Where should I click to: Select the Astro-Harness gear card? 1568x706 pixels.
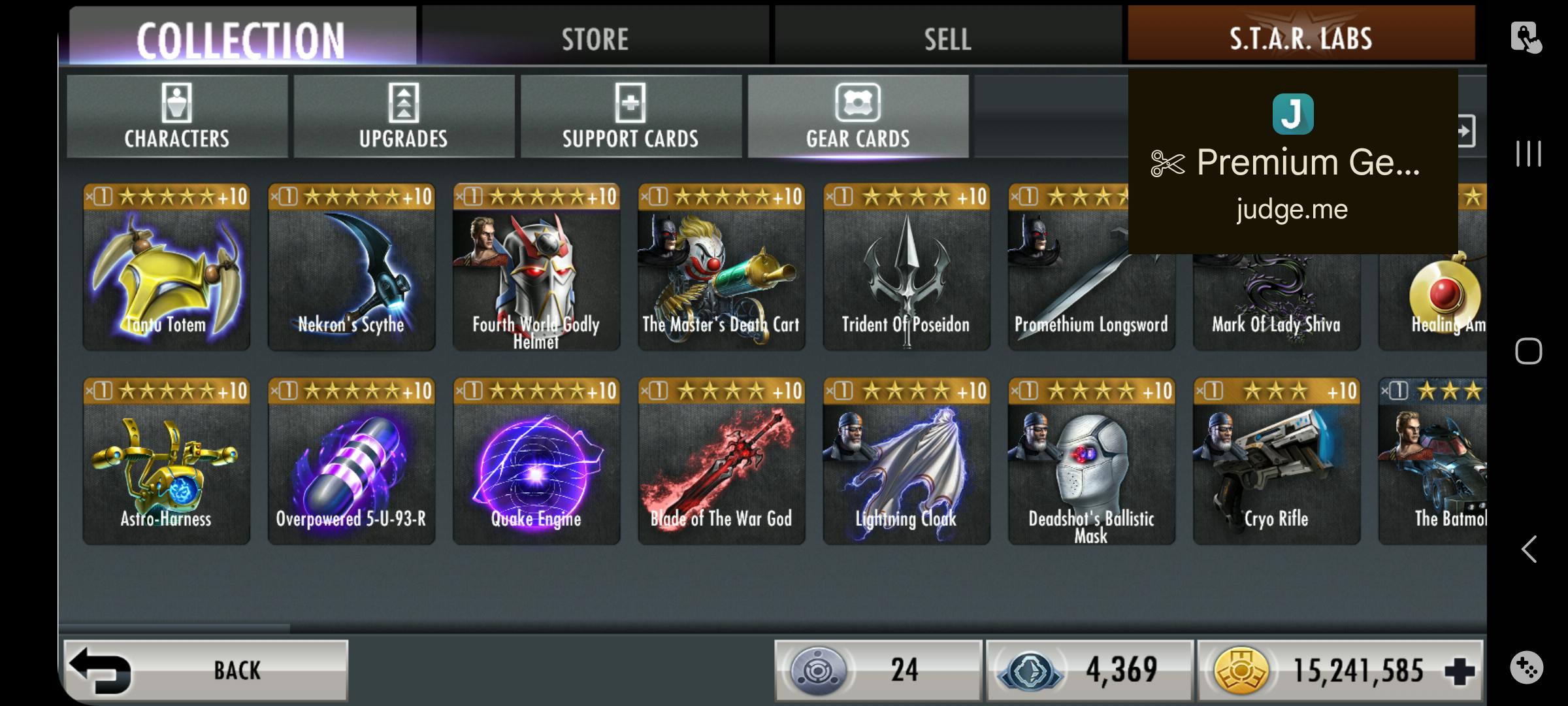[x=167, y=462]
